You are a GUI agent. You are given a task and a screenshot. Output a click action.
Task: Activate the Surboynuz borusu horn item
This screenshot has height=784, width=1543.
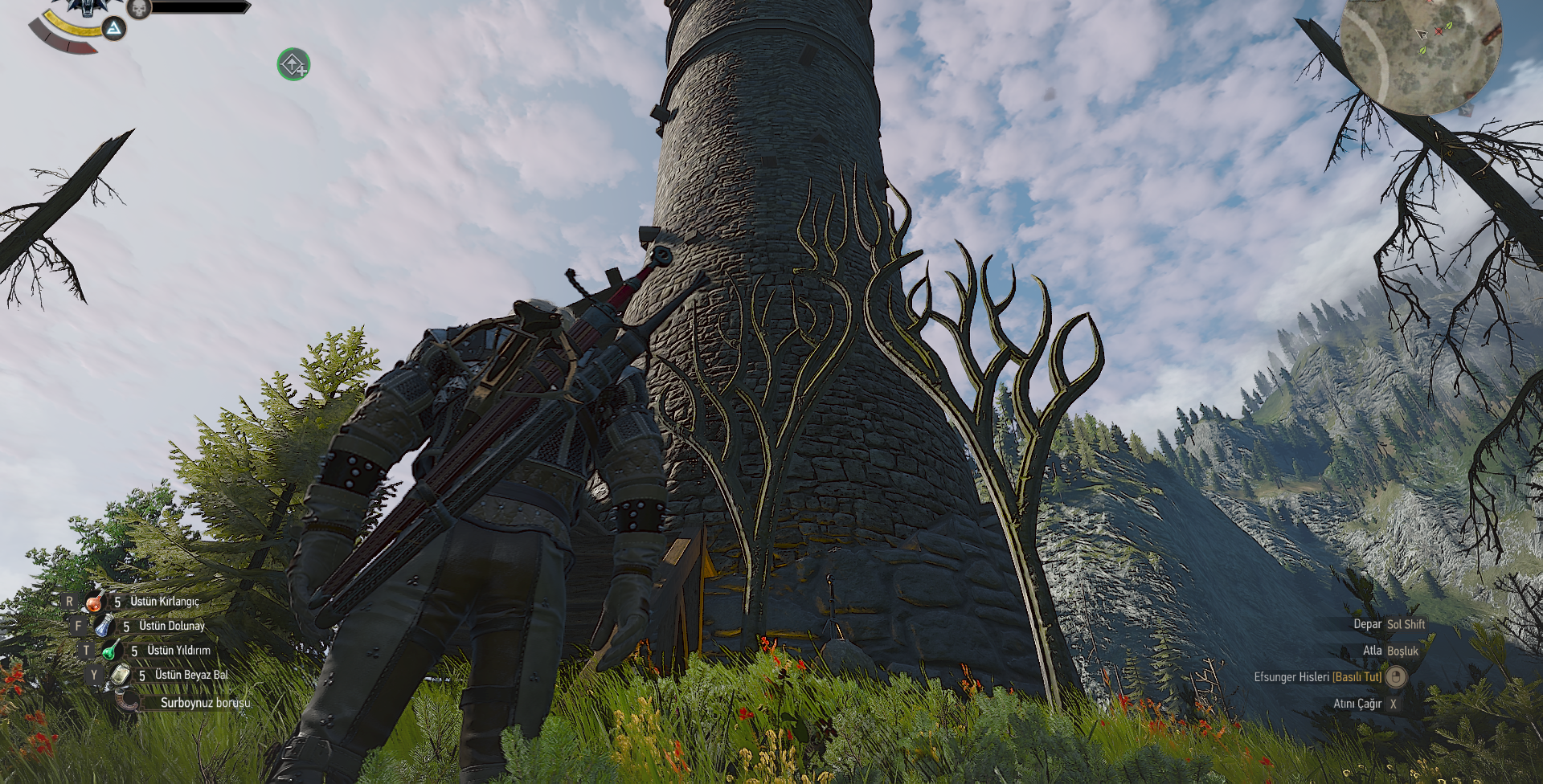click(x=128, y=701)
